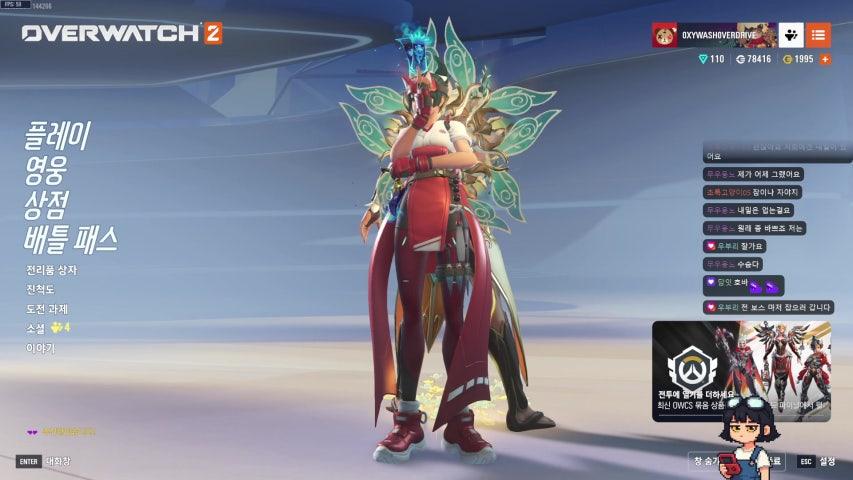Image resolution: width=853 pixels, height=480 pixels.
Task: Open the 대화창 chat box
Action: [x=45, y=461]
